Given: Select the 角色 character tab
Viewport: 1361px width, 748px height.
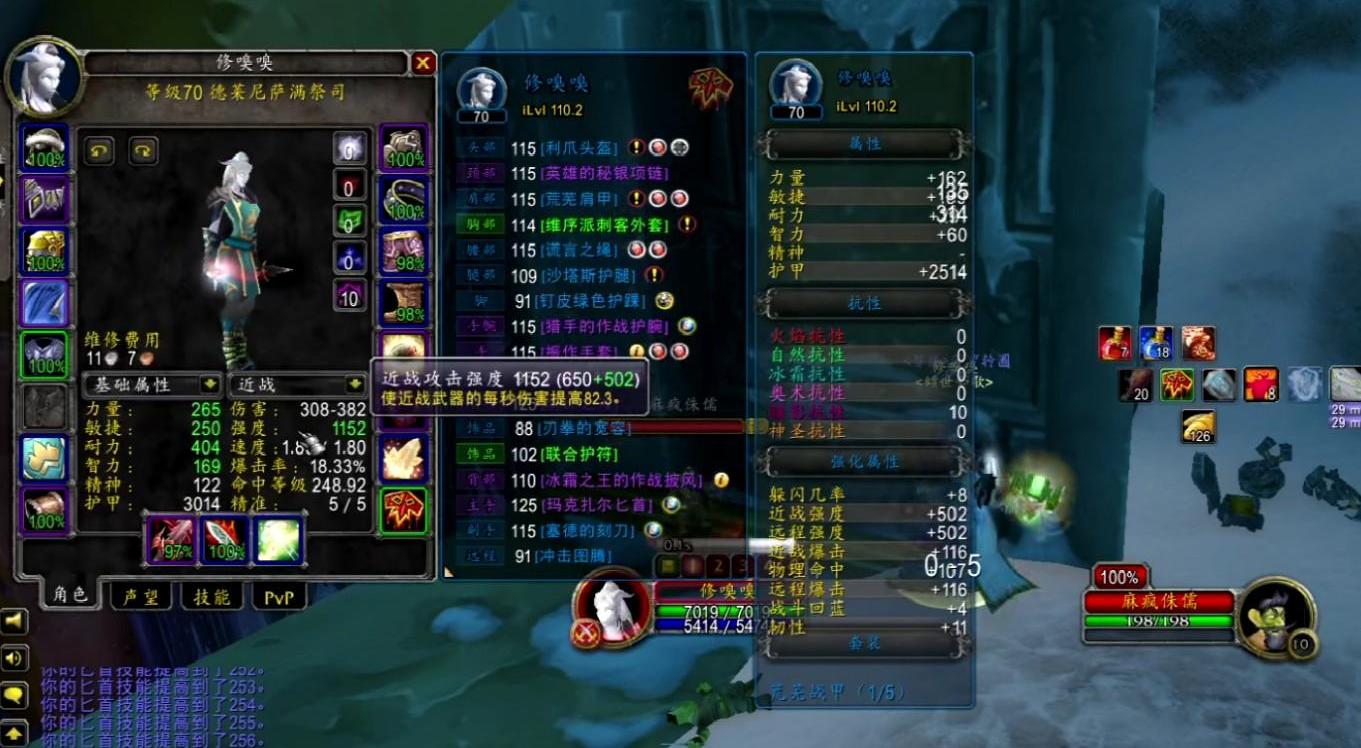Looking at the screenshot, I should (x=69, y=595).
